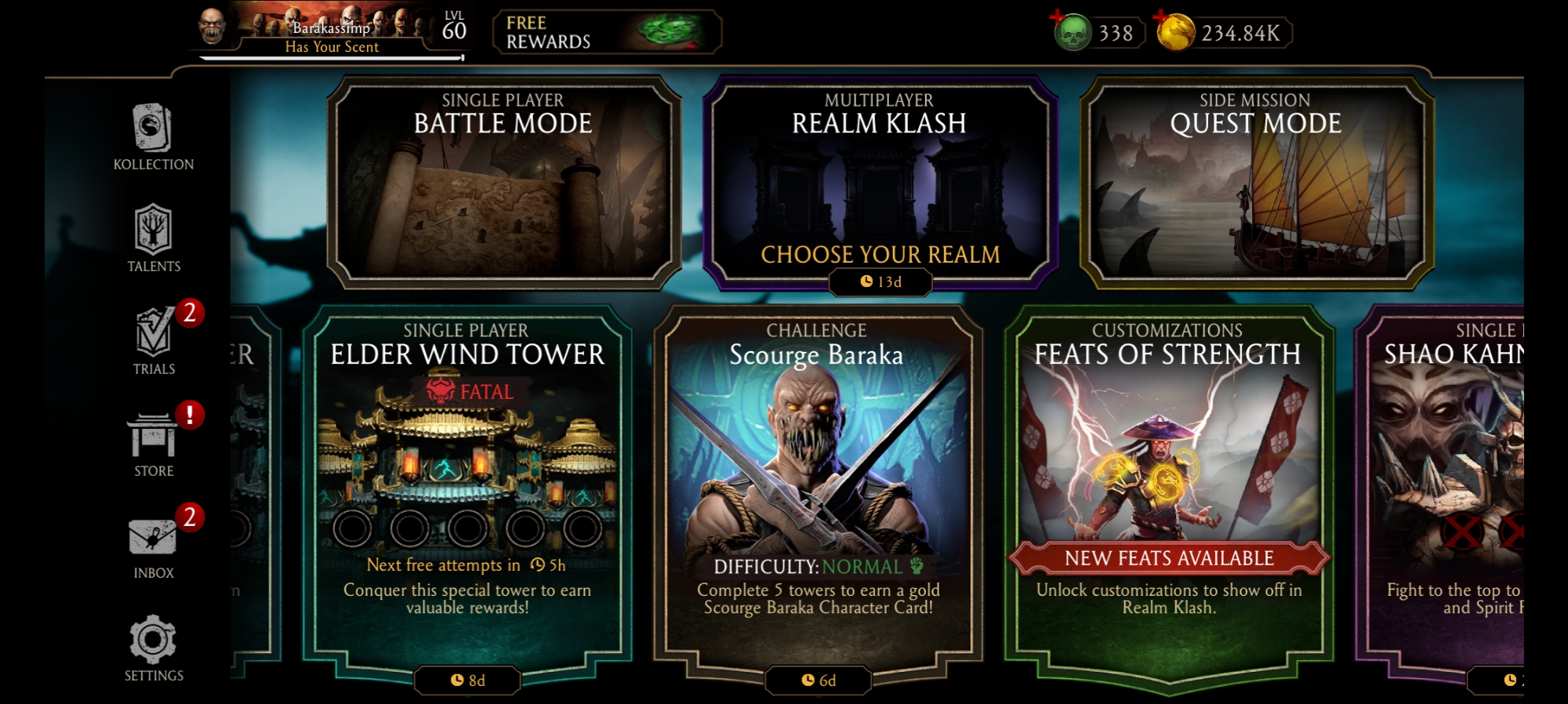Start the Scourge Baraka challenge
Screen dimensions: 1568x704
(x=817, y=486)
